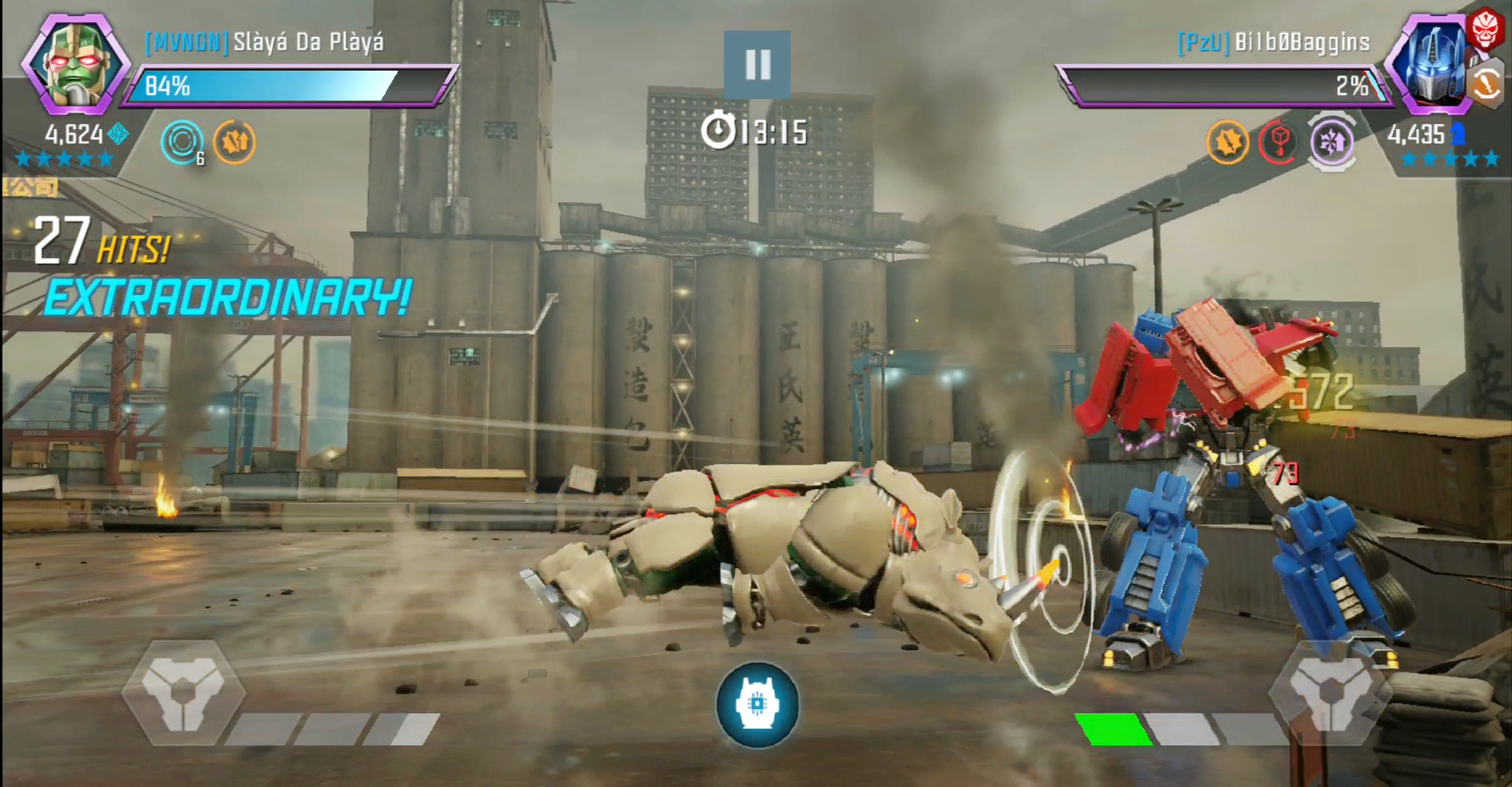Screen dimensions: 1512x787
Task: Inspect the player's blue ring buff icon
Action: click(181, 141)
